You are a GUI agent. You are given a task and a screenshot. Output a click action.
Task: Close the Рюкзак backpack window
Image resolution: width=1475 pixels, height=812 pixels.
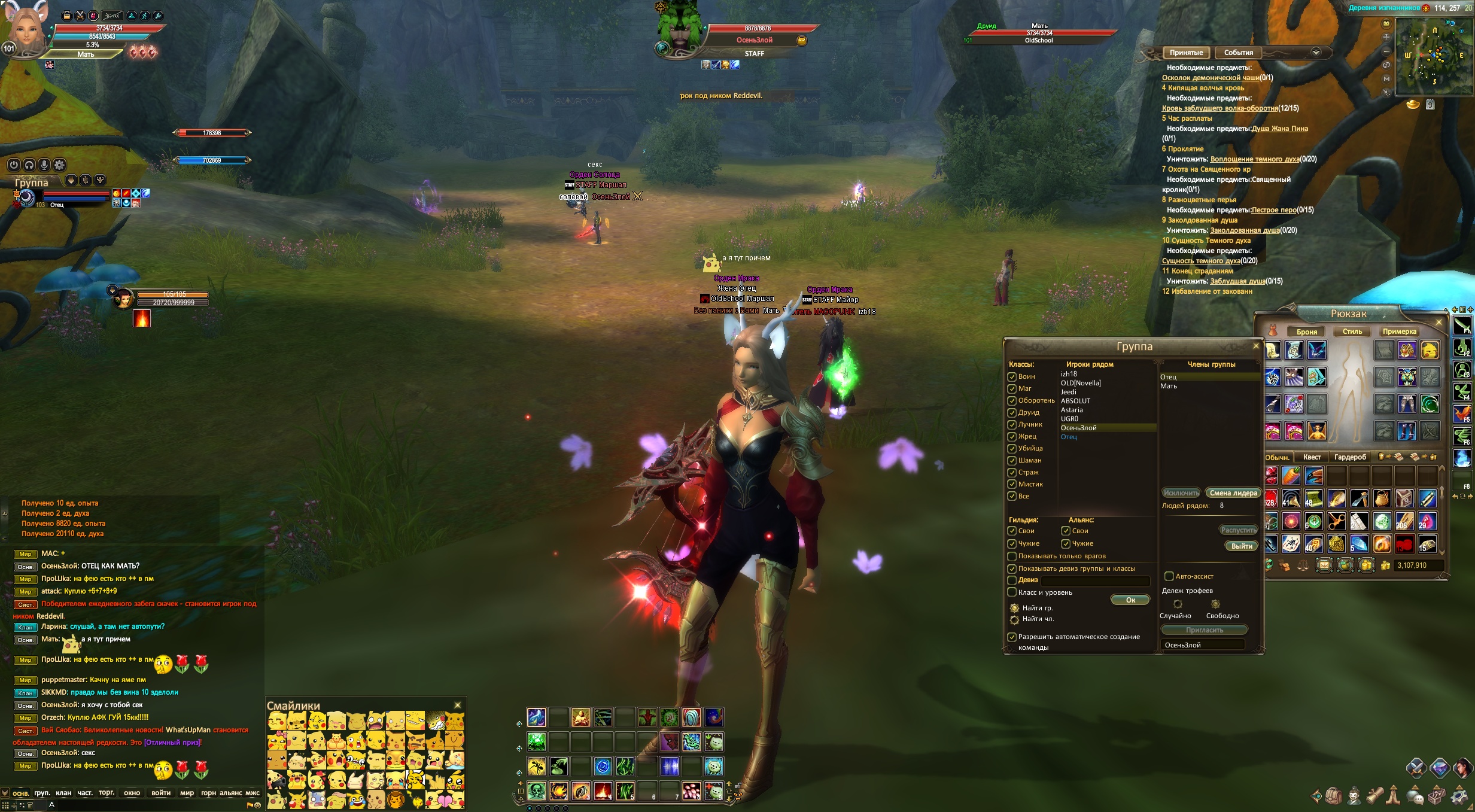pyautogui.click(x=1439, y=323)
